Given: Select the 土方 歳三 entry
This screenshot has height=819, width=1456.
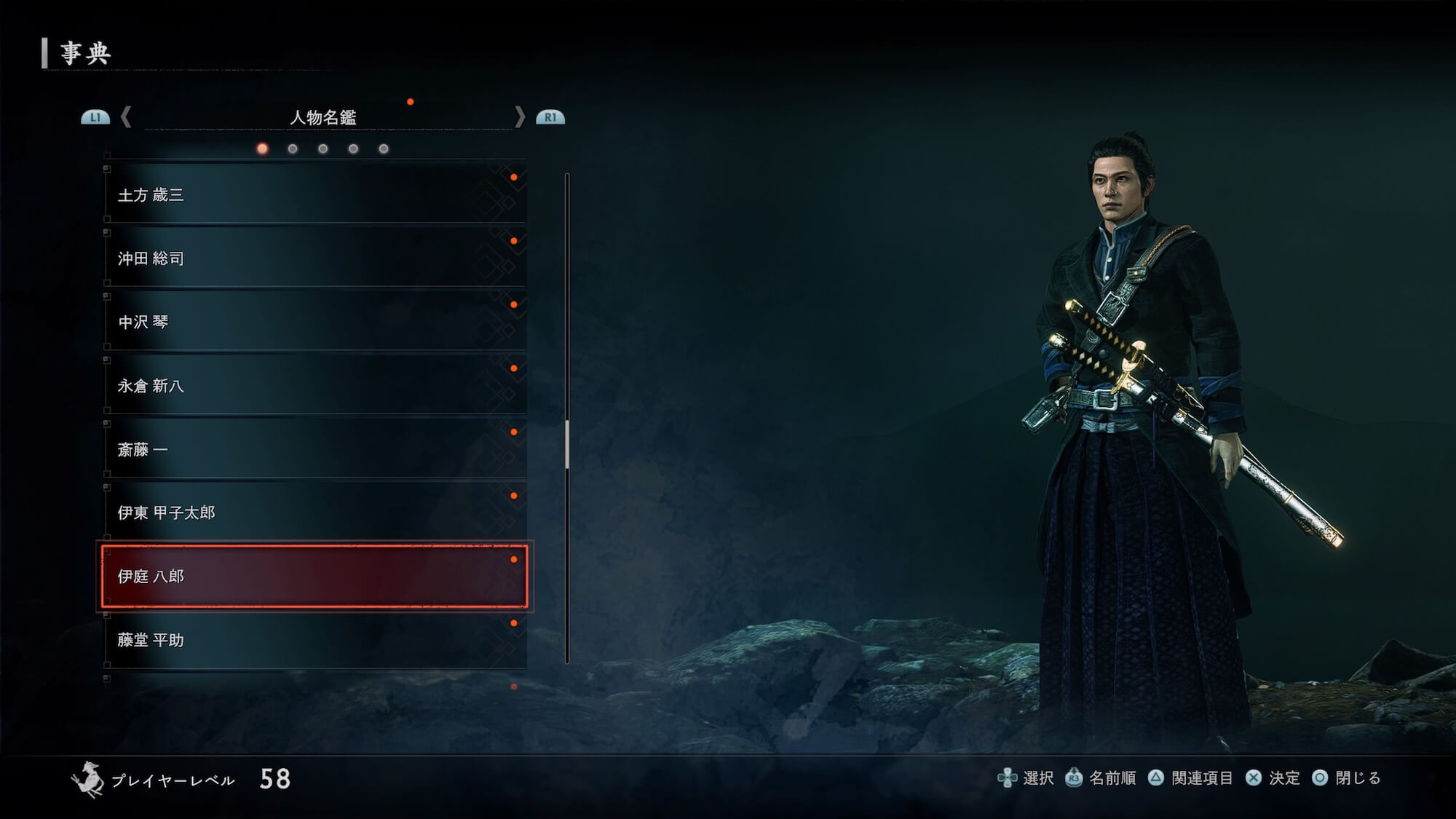Looking at the screenshot, I should point(314,194).
